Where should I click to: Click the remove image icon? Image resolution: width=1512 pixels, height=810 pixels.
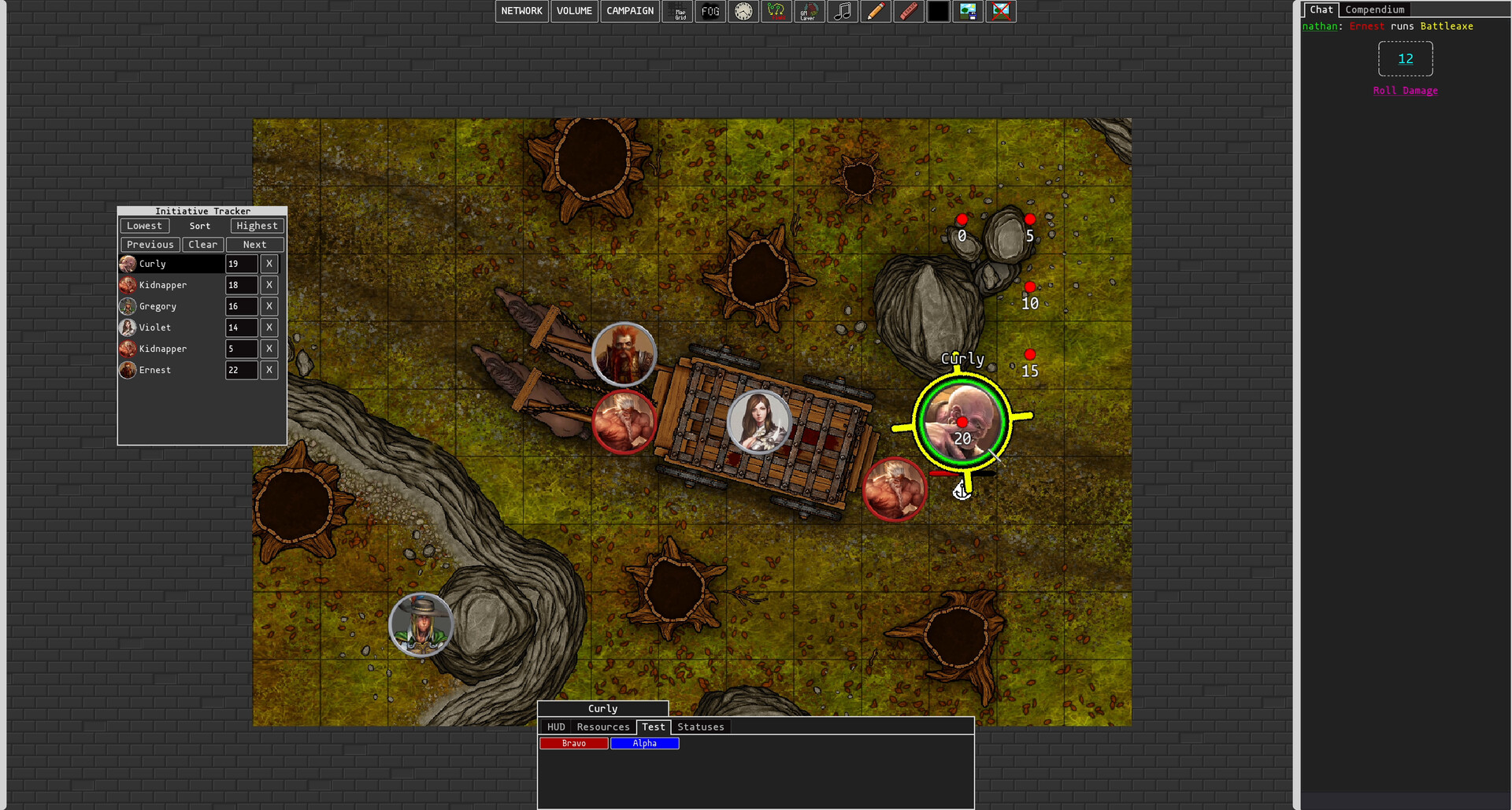click(x=1000, y=11)
